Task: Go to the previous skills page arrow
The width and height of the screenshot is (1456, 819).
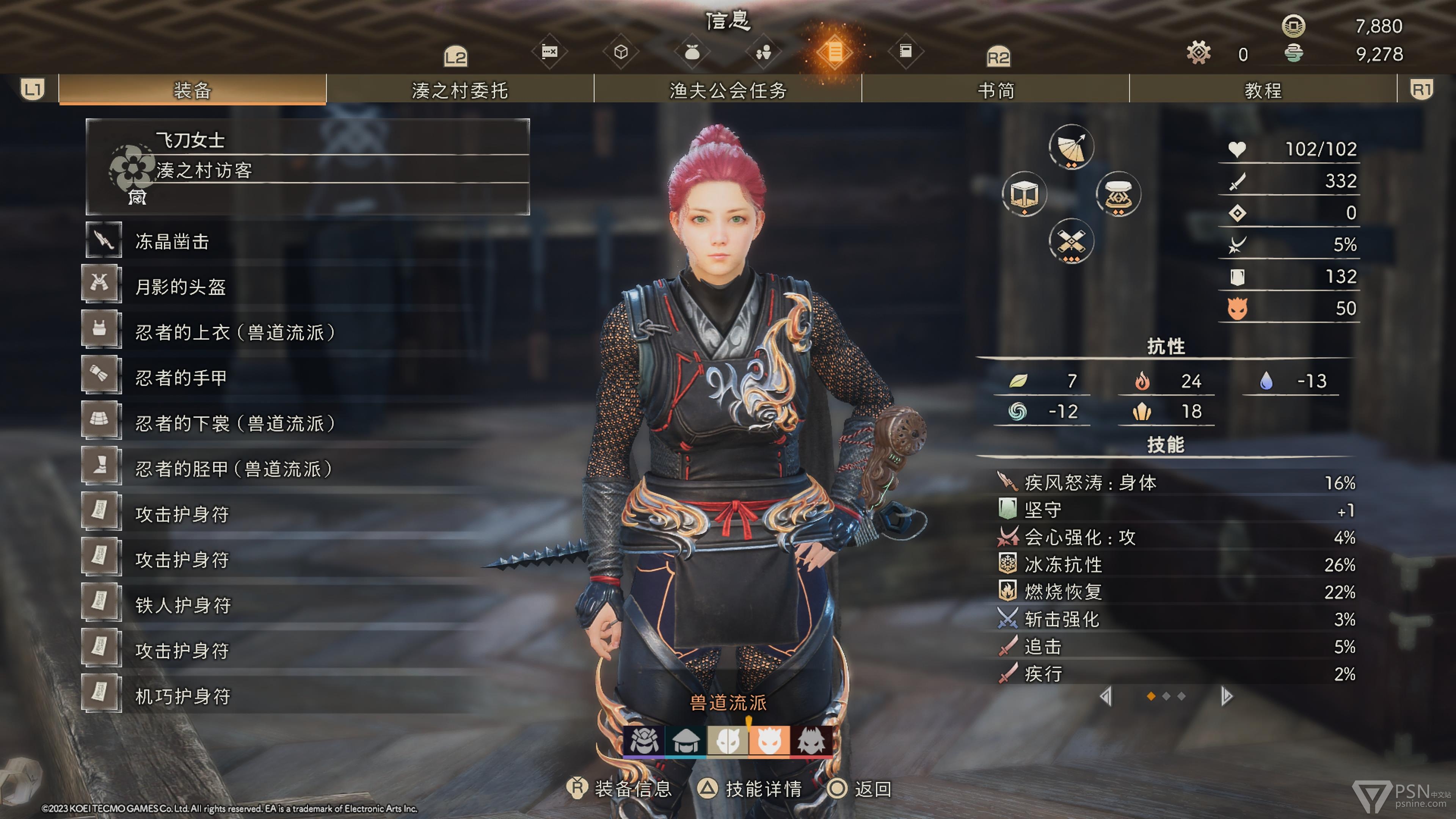Action: [1106, 697]
